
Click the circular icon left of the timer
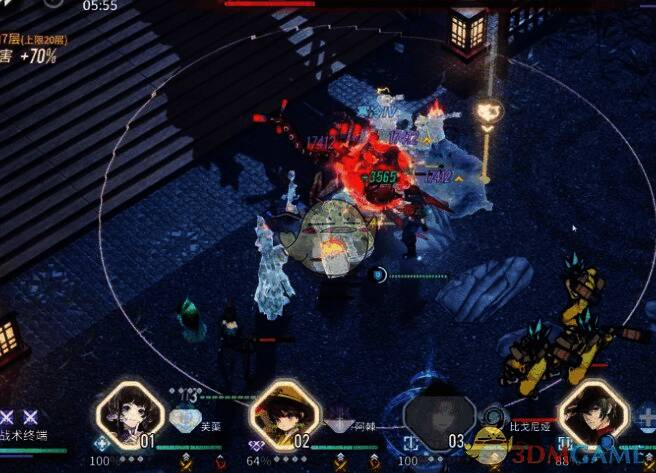(53, 4)
